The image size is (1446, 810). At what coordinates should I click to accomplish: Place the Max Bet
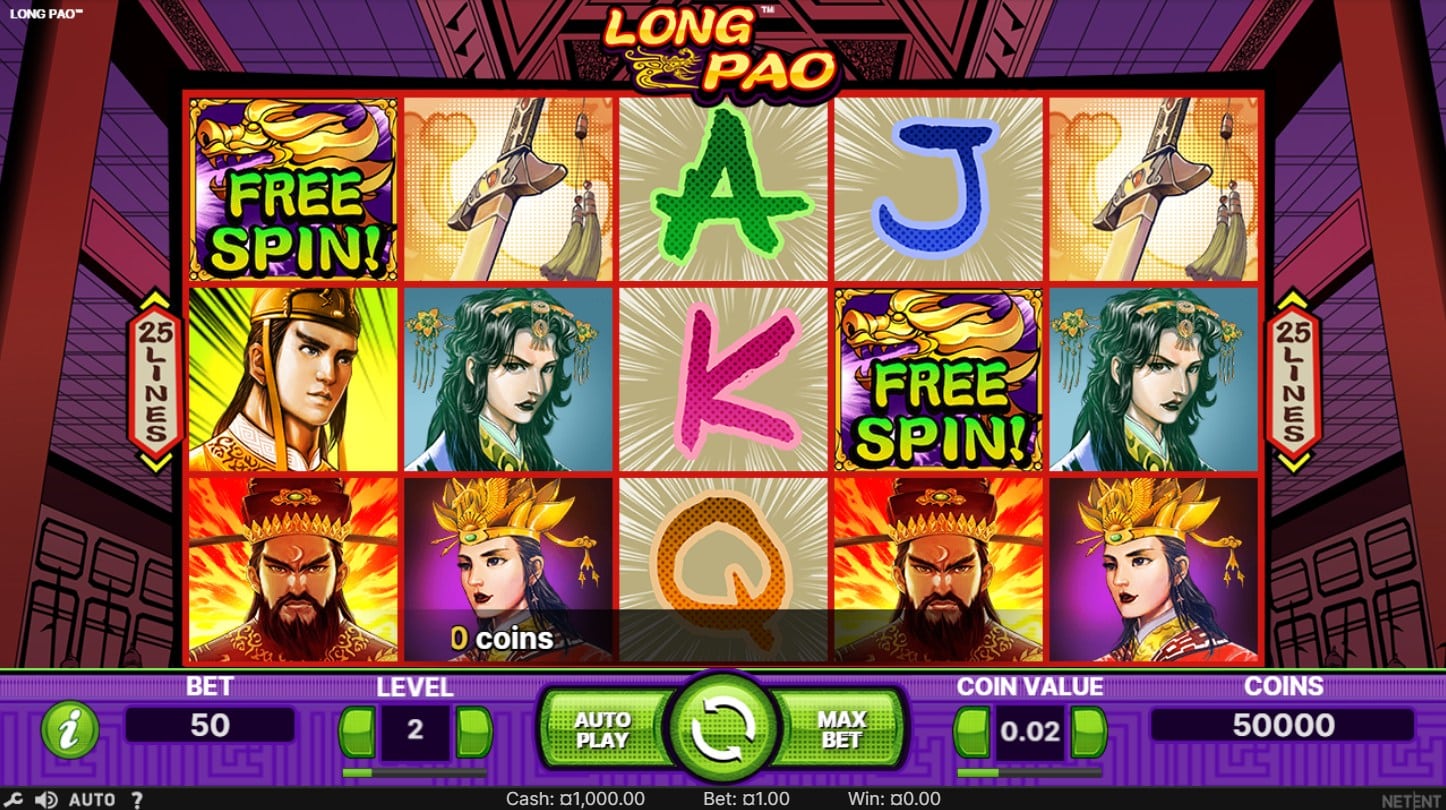(842, 731)
